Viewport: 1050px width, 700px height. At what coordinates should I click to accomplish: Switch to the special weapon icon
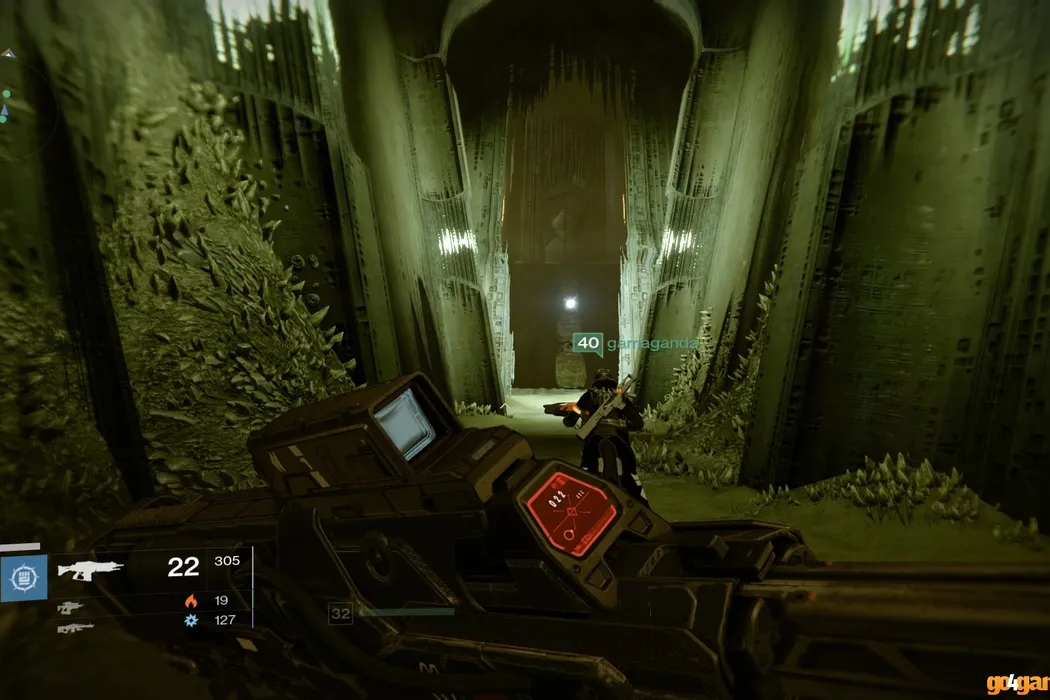point(69,607)
